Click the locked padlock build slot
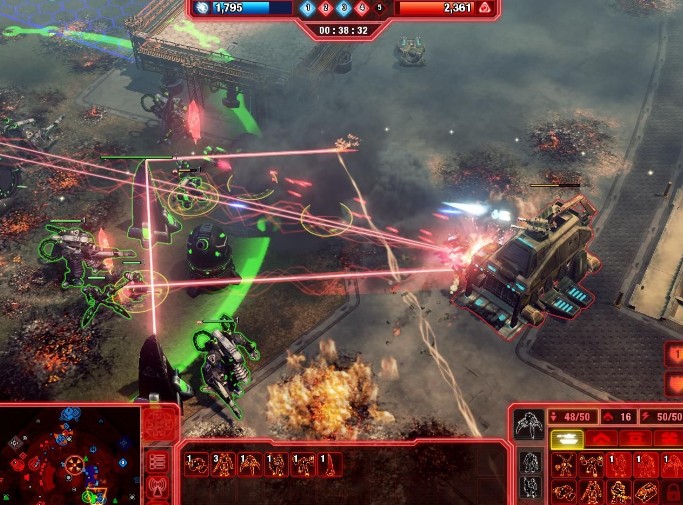Screen dimensions: 683x505 pos(674,491)
